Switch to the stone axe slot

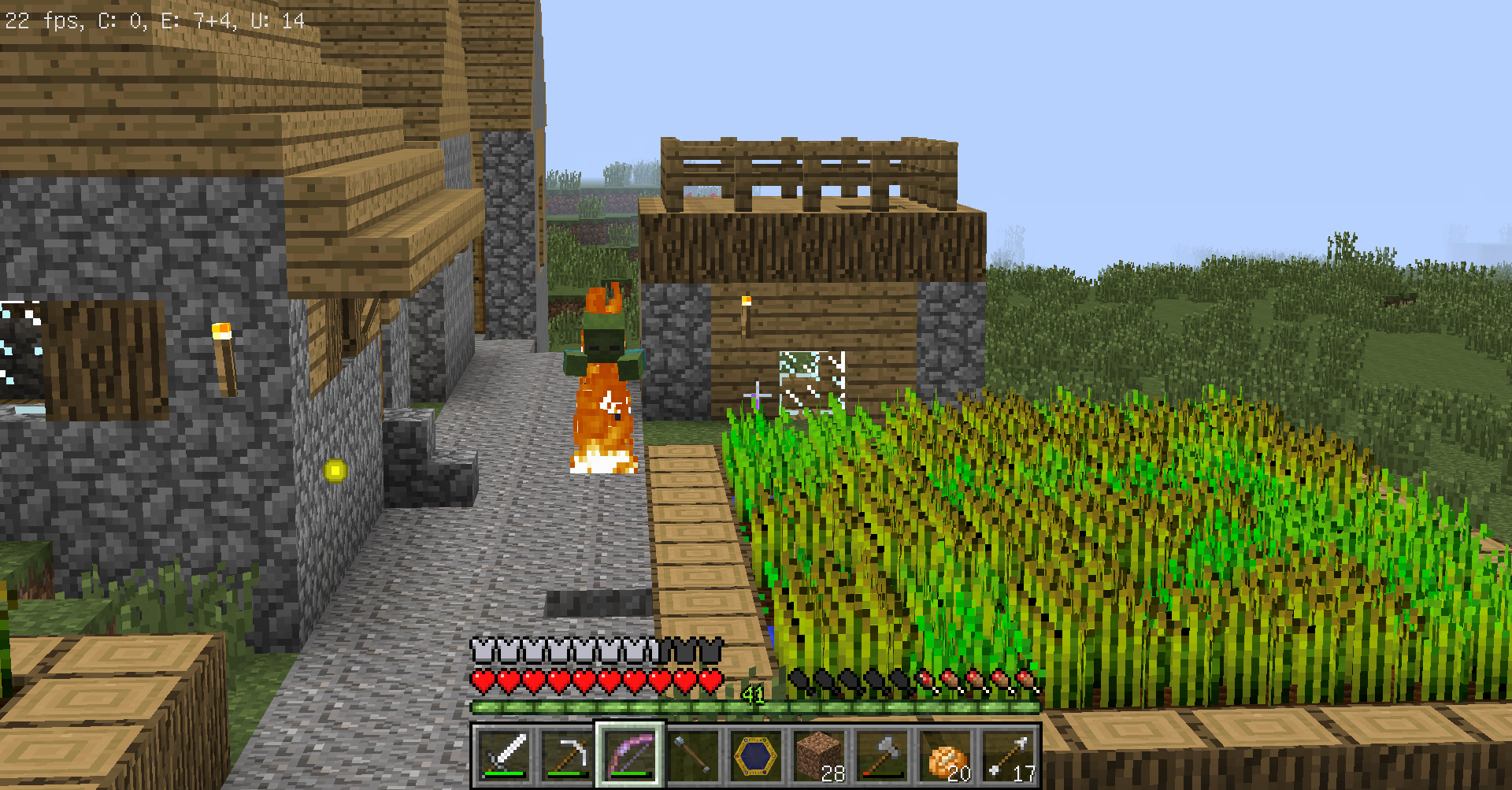click(x=882, y=755)
